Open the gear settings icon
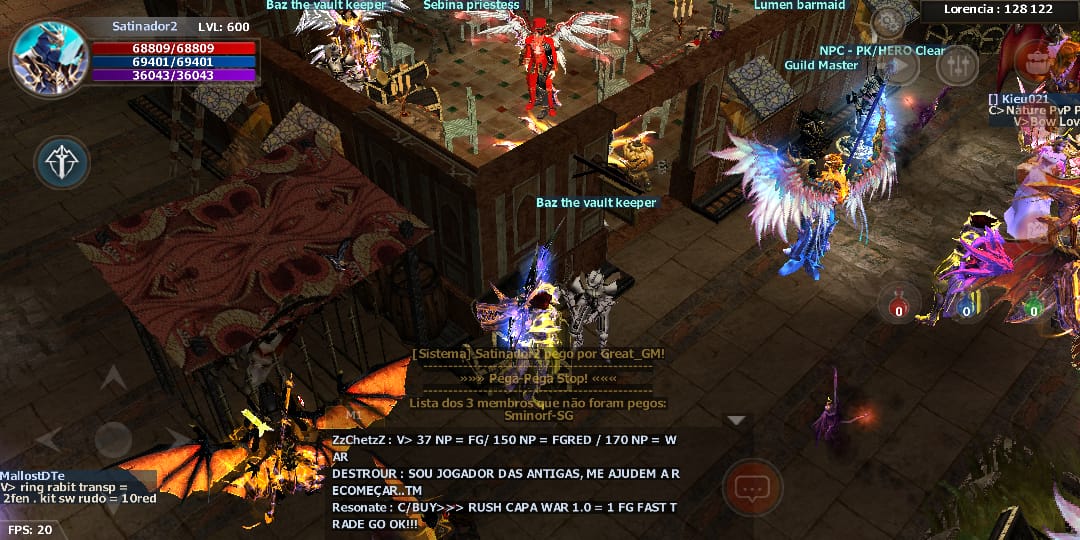Image resolution: width=1080 pixels, height=540 pixels. pos(887,21)
